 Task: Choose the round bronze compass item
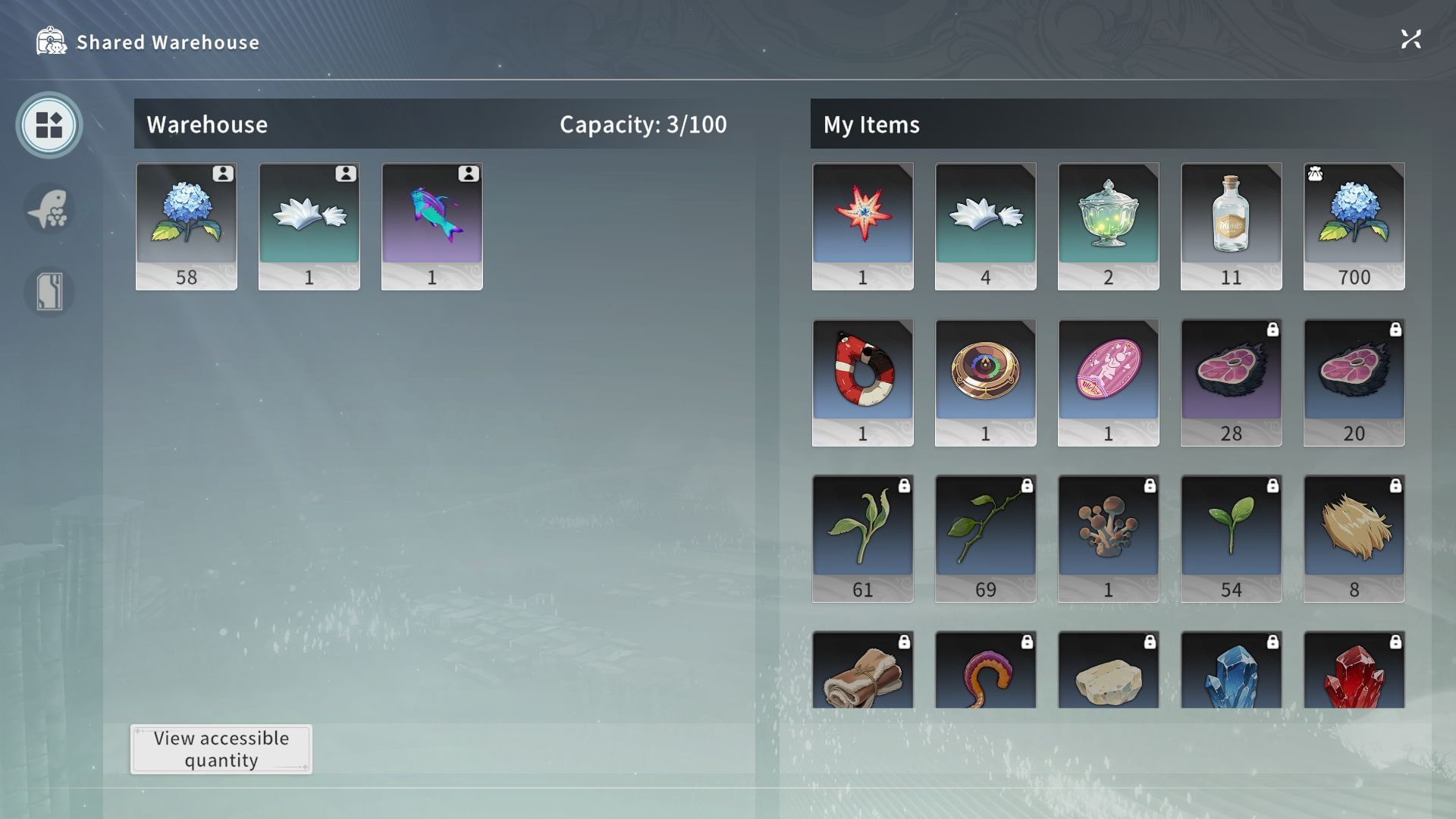pyautogui.click(x=986, y=382)
